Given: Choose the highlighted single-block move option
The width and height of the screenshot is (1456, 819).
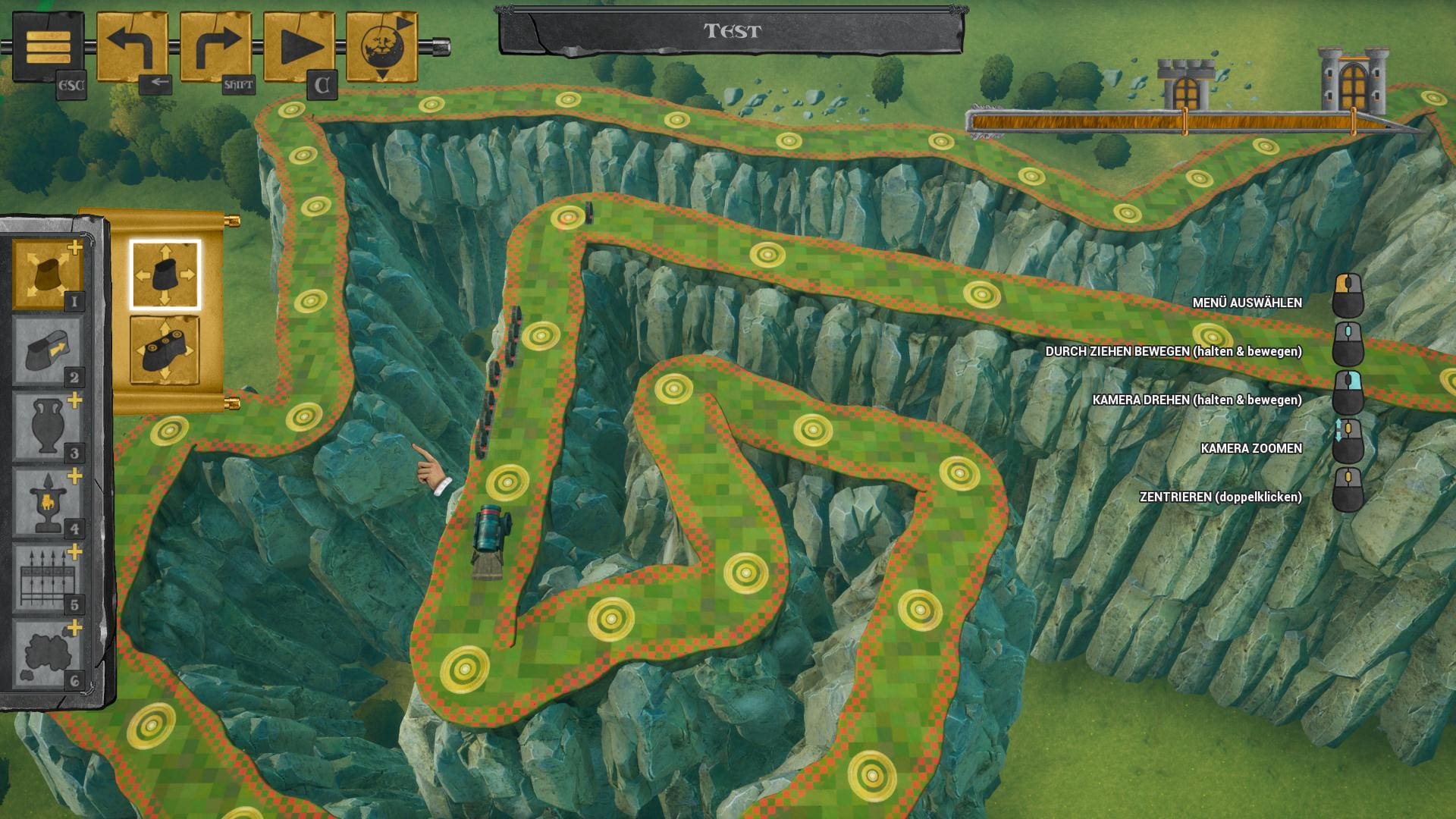Looking at the screenshot, I should pyautogui.click(x=165, y=275).
